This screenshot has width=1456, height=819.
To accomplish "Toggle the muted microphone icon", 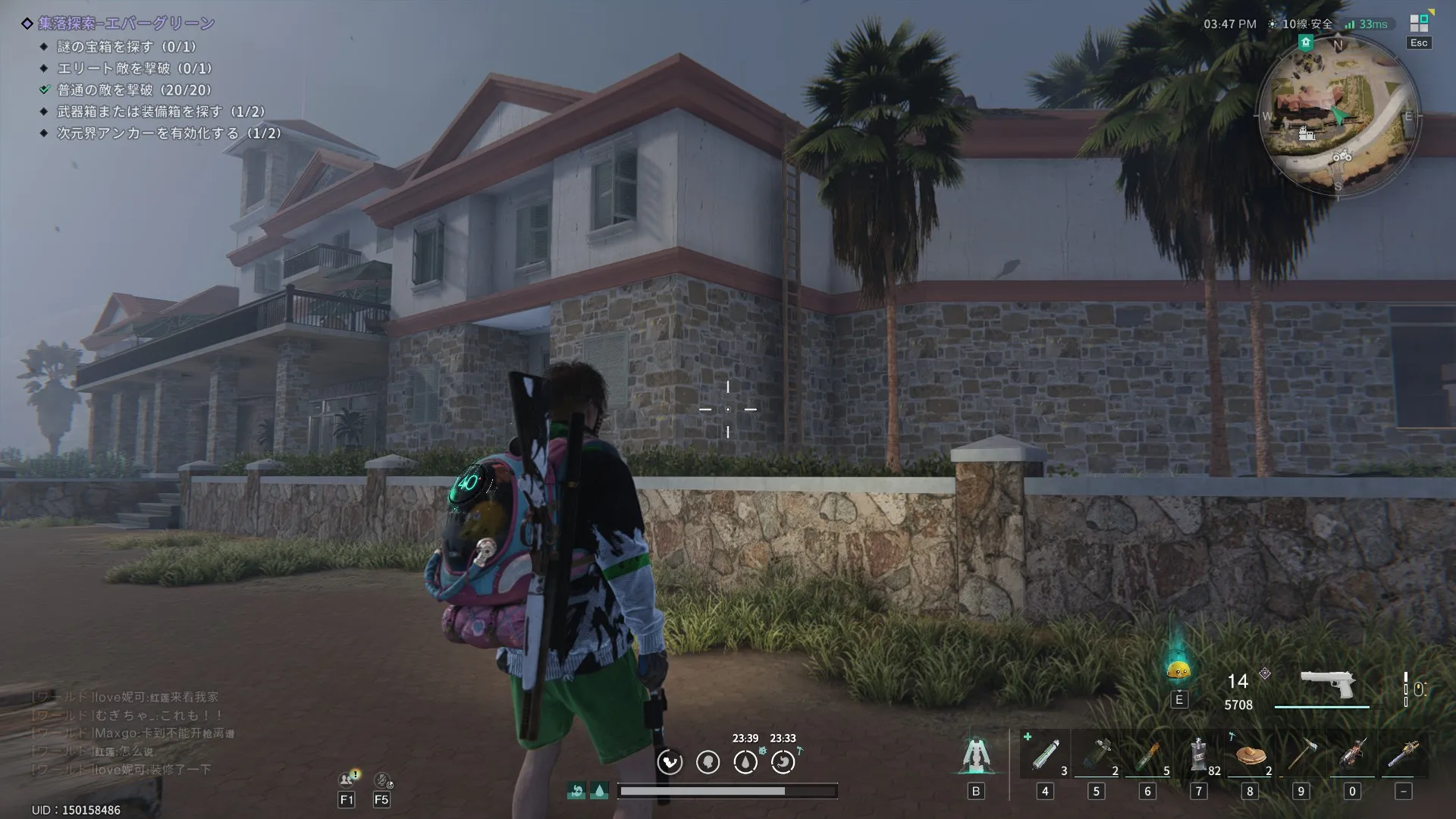I will coord(382,779).
